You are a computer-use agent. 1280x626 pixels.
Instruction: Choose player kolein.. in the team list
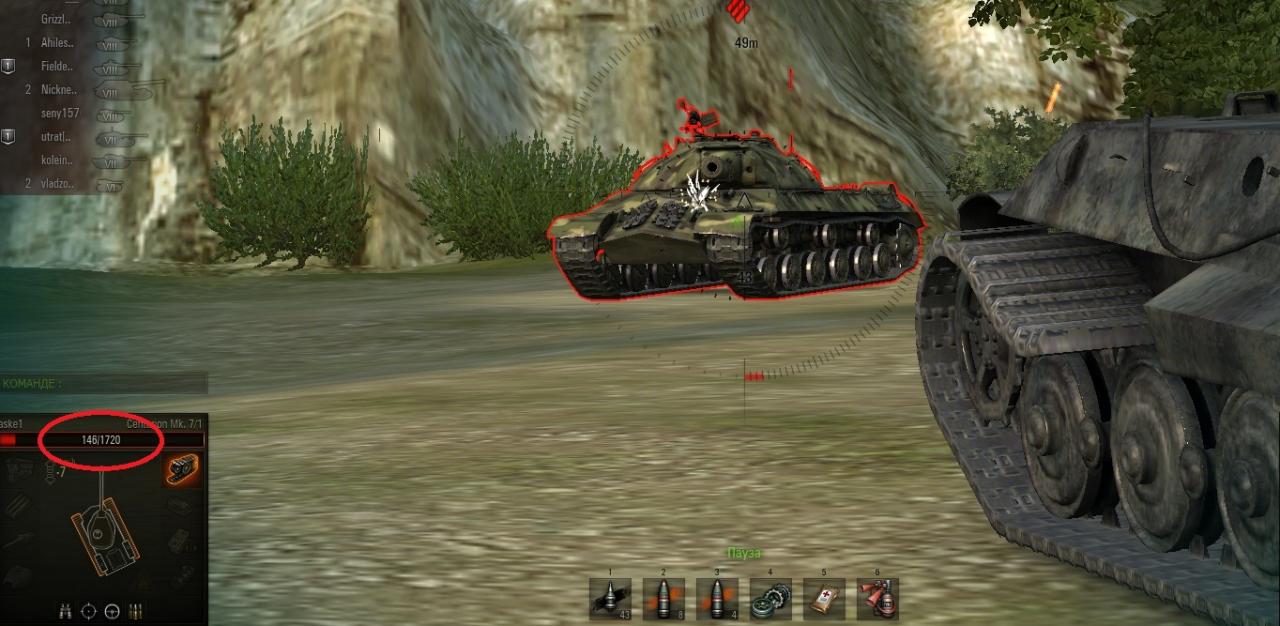[57, 160]
